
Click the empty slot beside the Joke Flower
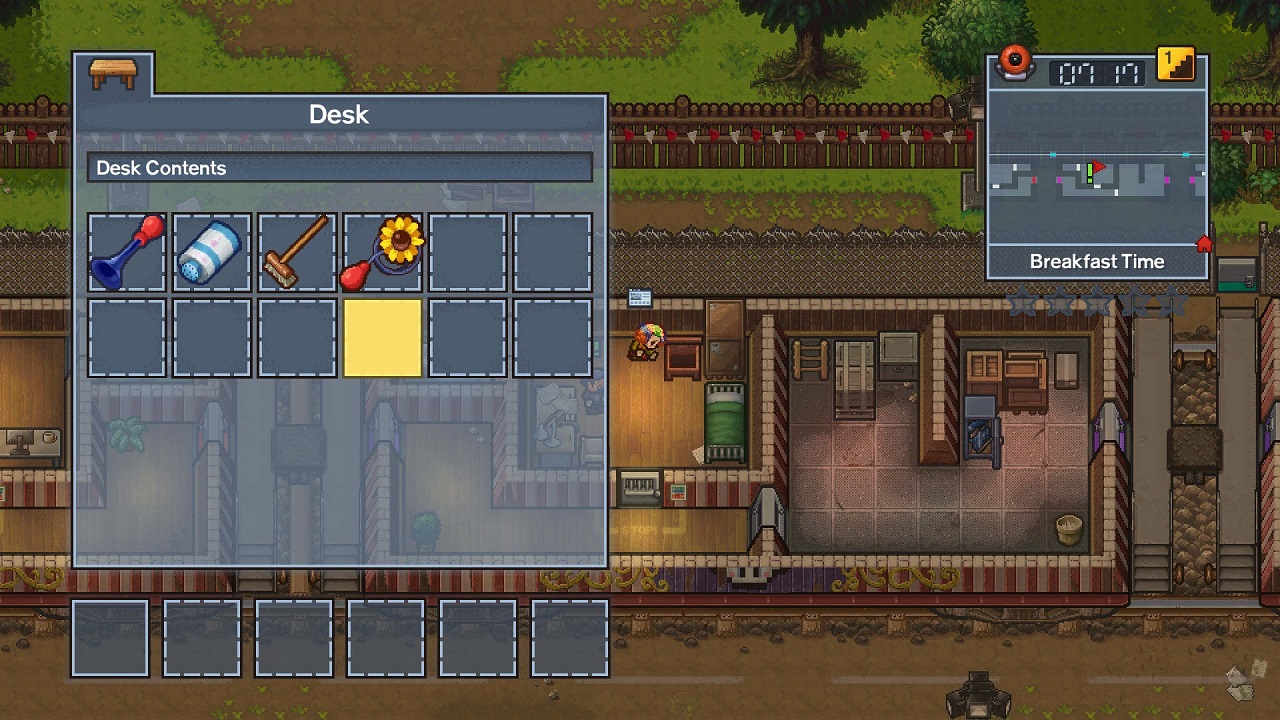tap(466, 251)
